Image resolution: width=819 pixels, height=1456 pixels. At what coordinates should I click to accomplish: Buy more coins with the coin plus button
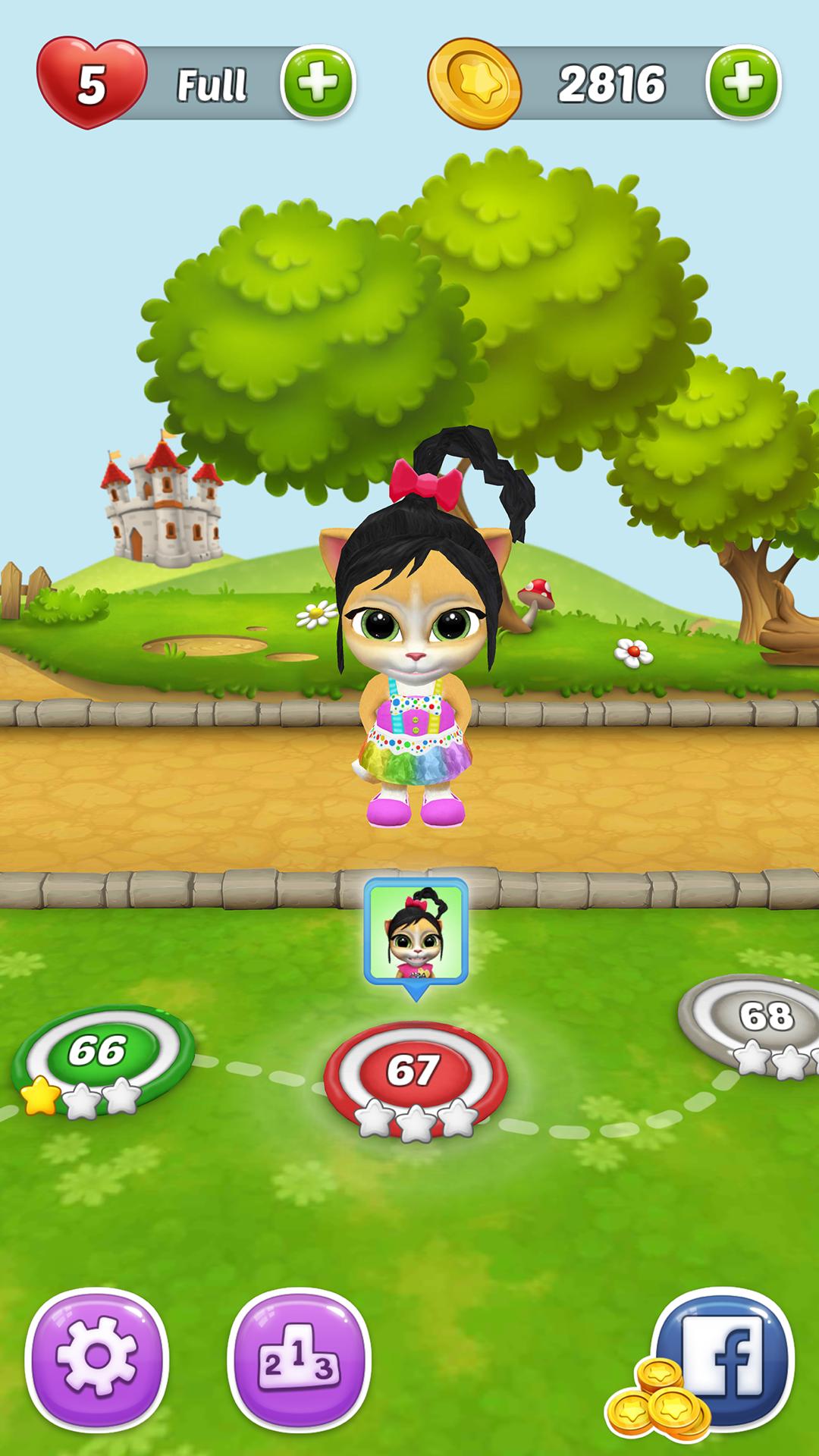click(742, 83)
